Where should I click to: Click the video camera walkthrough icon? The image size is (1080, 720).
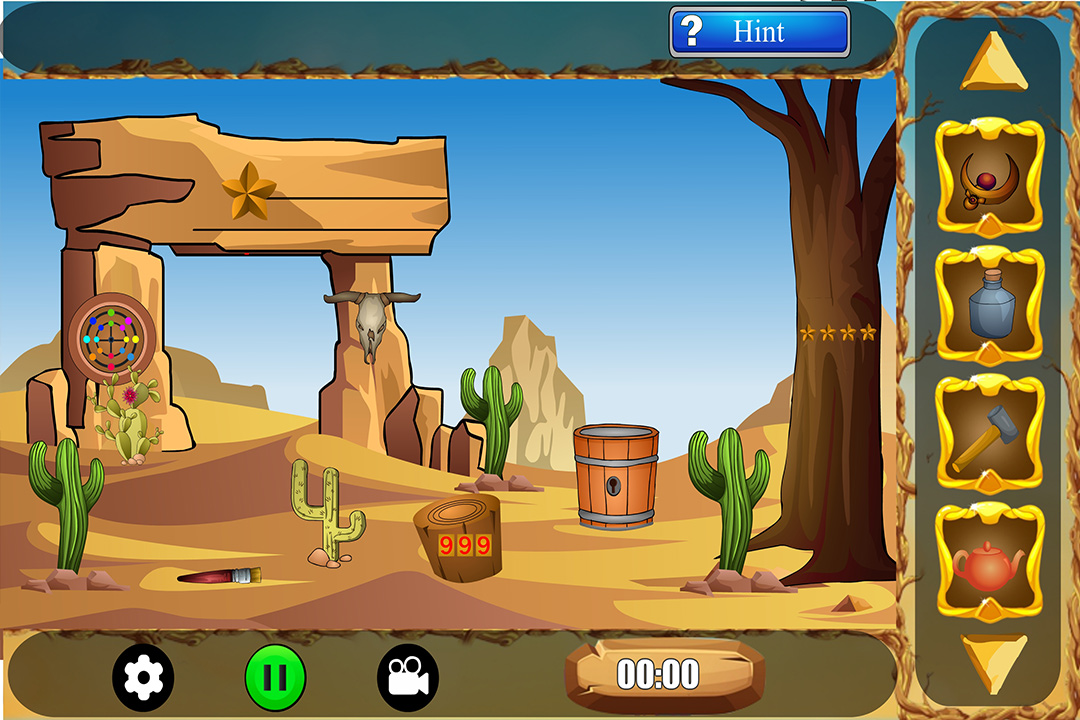pyautogui.click(x=407, y=677)
